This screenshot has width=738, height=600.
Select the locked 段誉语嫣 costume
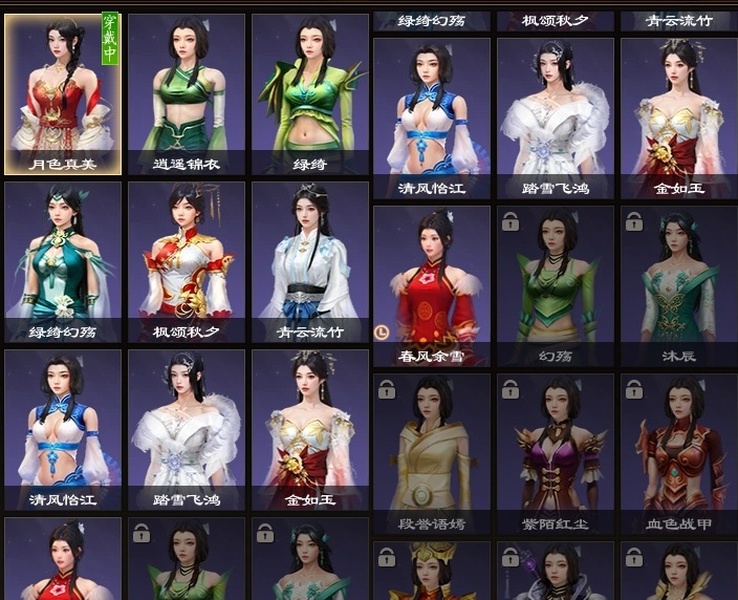[x=432, y=454]
